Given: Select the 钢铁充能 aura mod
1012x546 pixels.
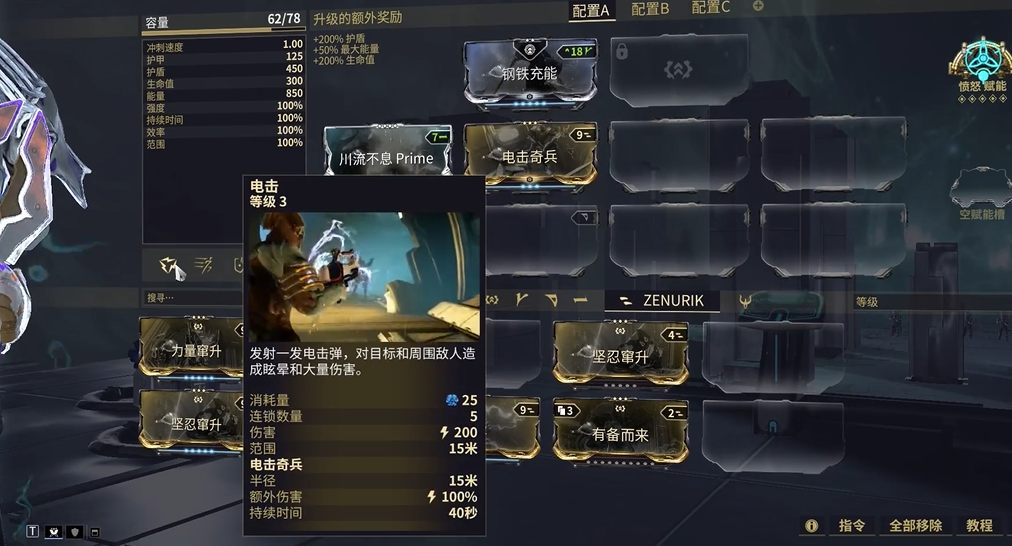Looking at the screenshot, I should [x=530, y=73].
